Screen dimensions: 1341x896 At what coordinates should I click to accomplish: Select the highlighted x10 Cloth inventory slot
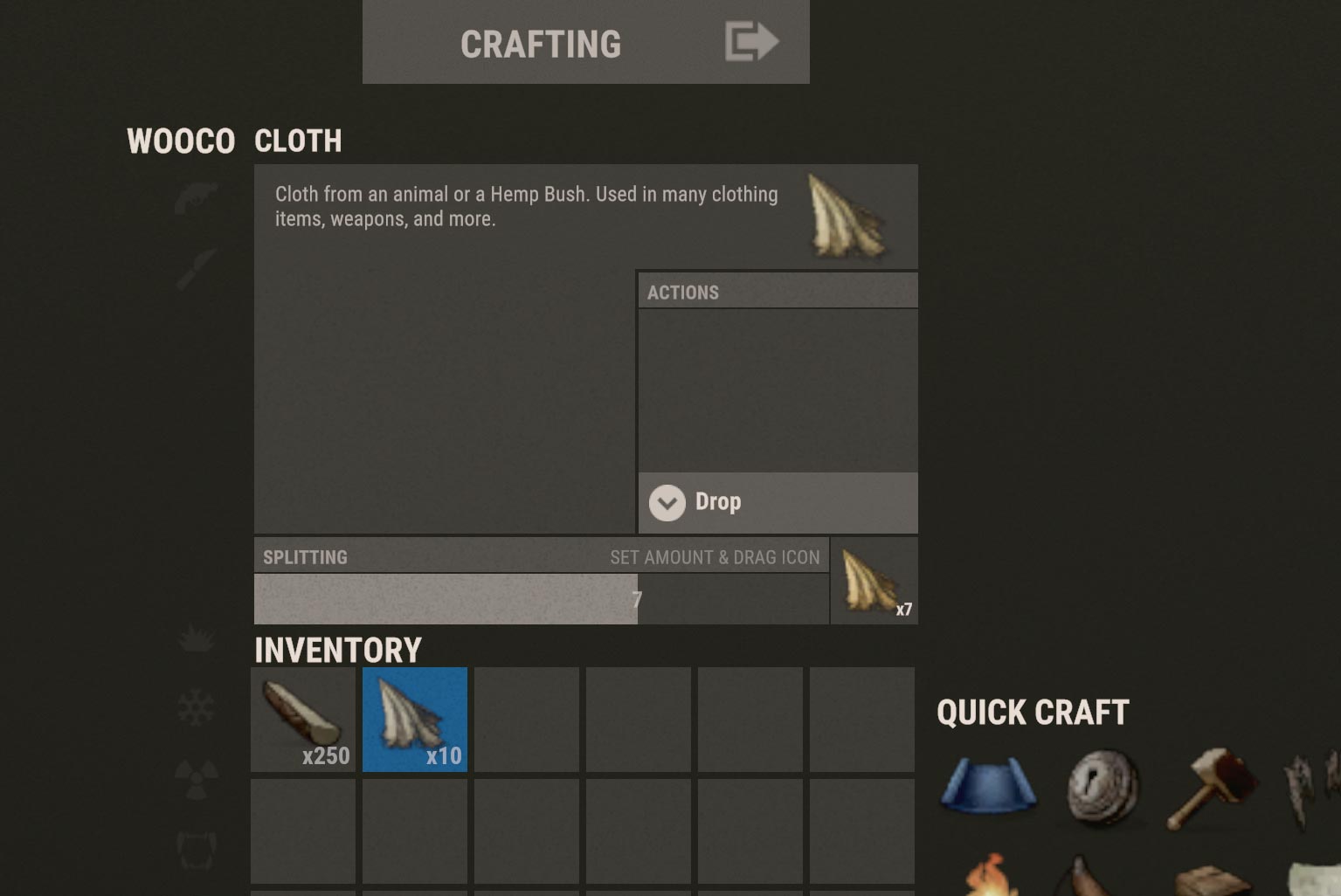pyautogui.click(x=414, y=720)
